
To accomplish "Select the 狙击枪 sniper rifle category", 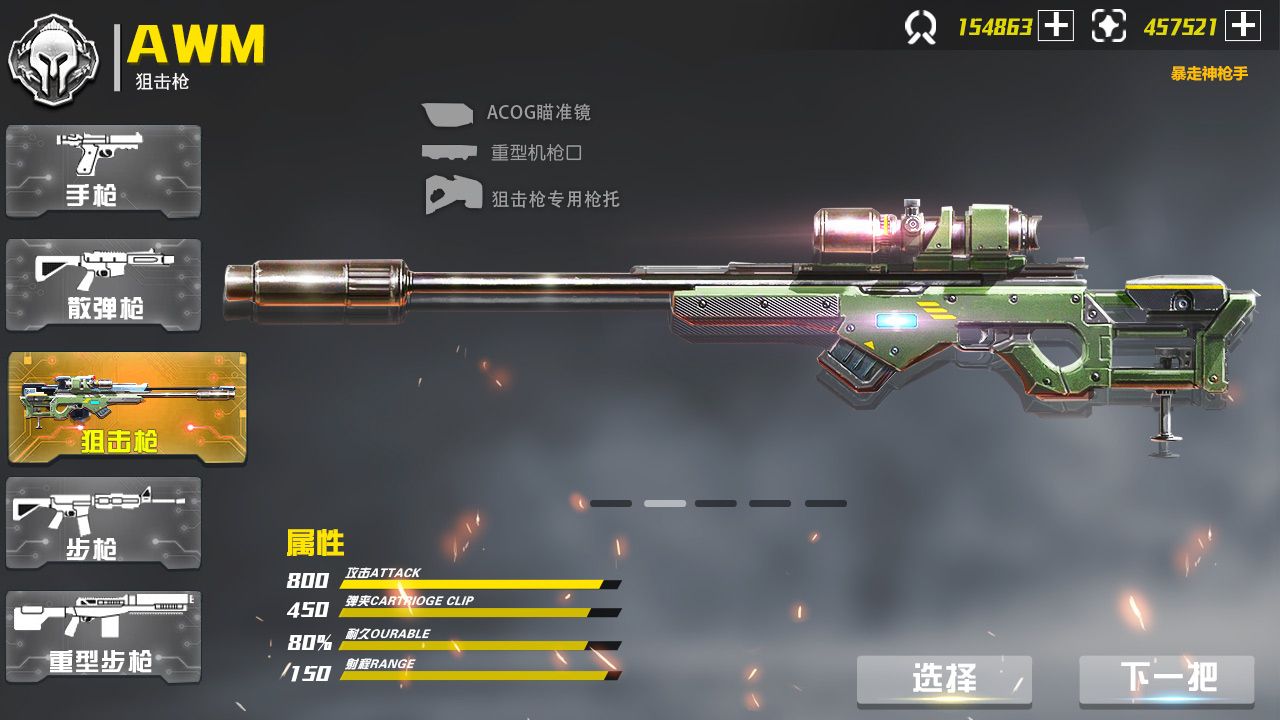I will tap(104, 400).
